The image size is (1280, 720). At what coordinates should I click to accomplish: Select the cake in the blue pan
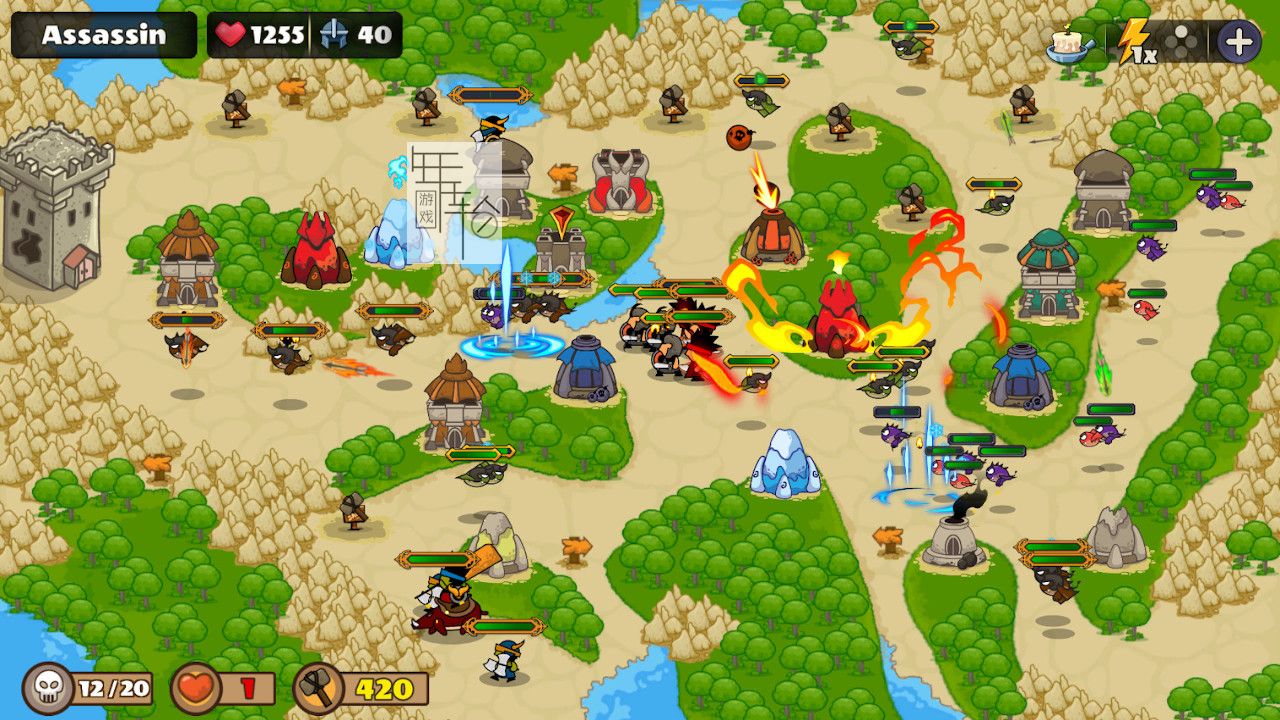pos(1069,43)
